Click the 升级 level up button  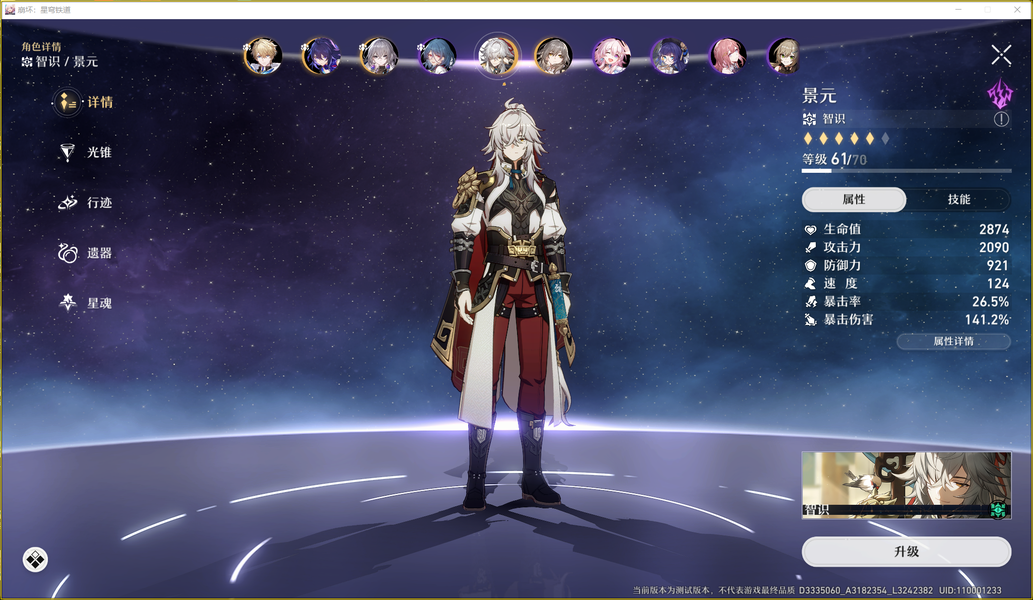click(x=906, y=551)
